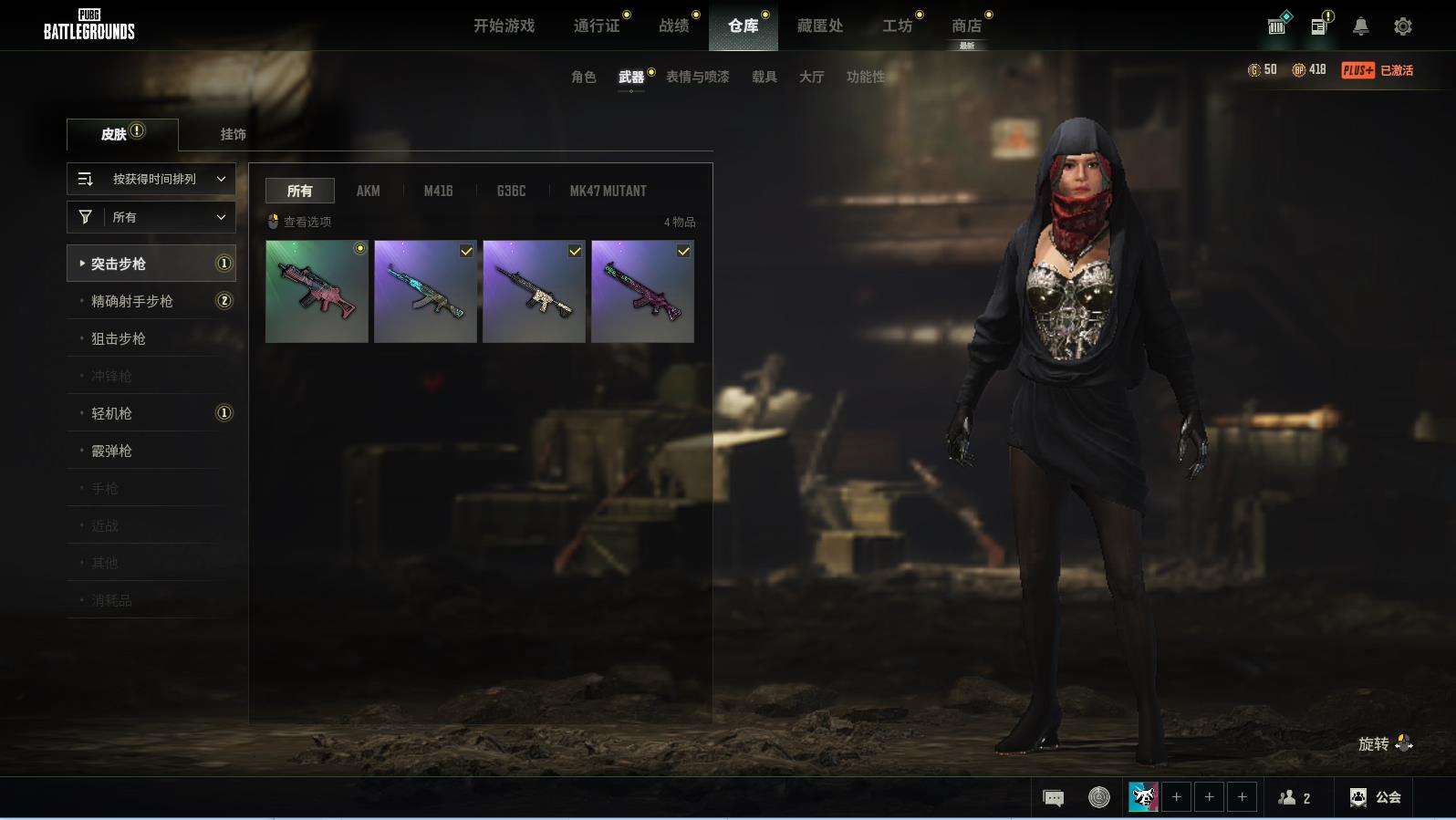The height and width of the screenshot is (820, 1456).
Task: Go to the 通行证 tab
Action: (x=597, y=26)
